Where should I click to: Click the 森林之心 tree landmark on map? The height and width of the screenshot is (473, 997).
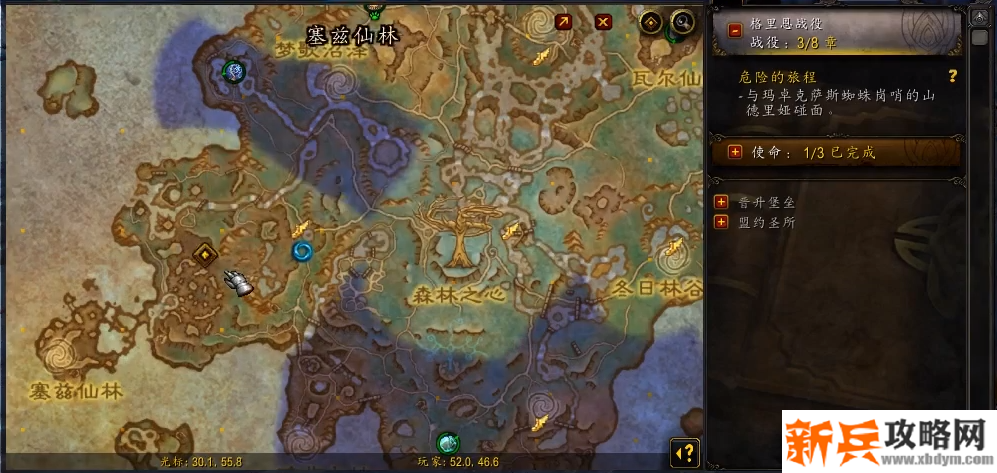click(459, 236)
